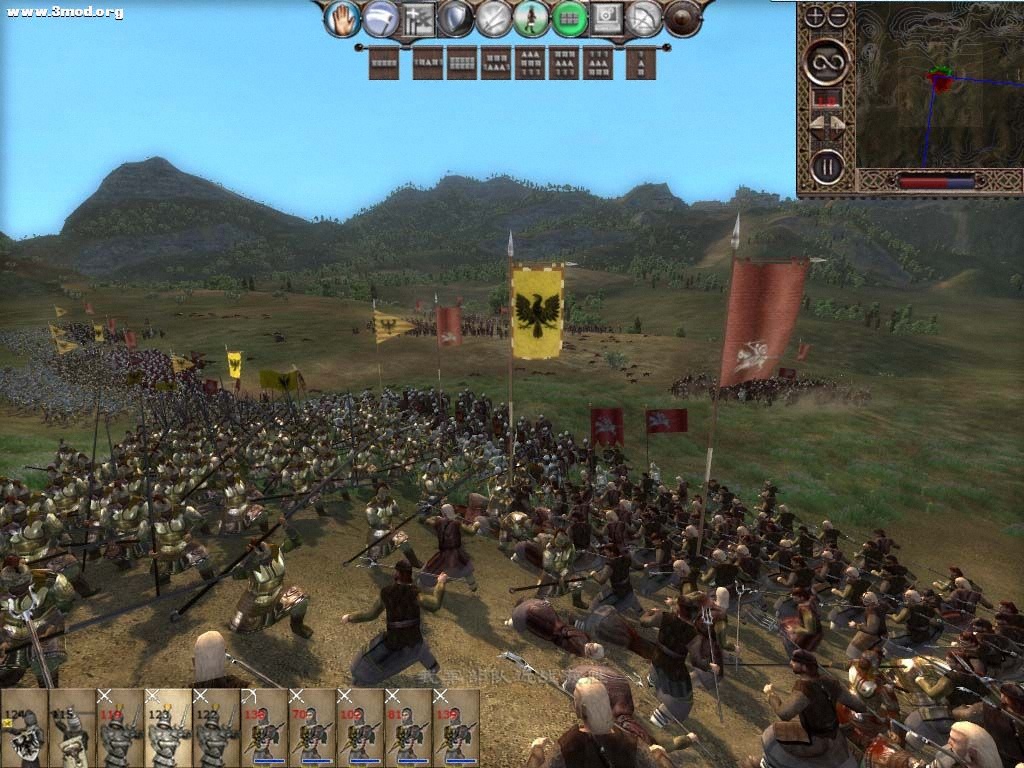Toggle the silver shield guard icon
The image size is (1024, 768).
[456, 18]
